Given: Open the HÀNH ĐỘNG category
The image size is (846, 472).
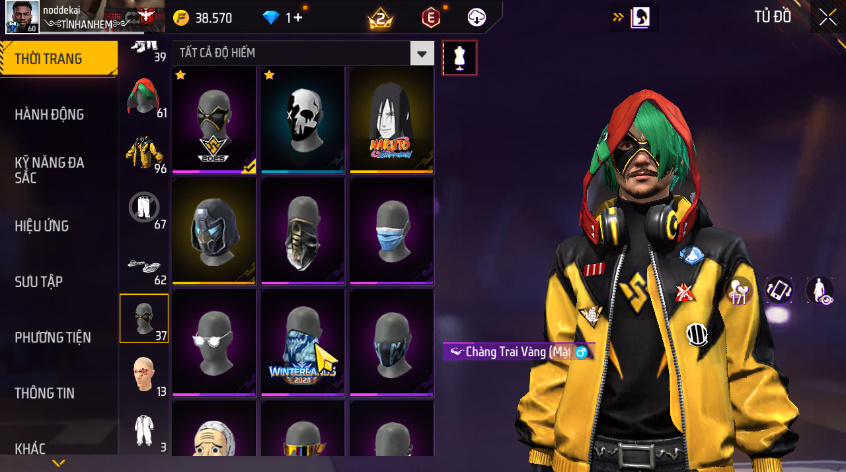Looking at the screenshot, I should point(50,114).
